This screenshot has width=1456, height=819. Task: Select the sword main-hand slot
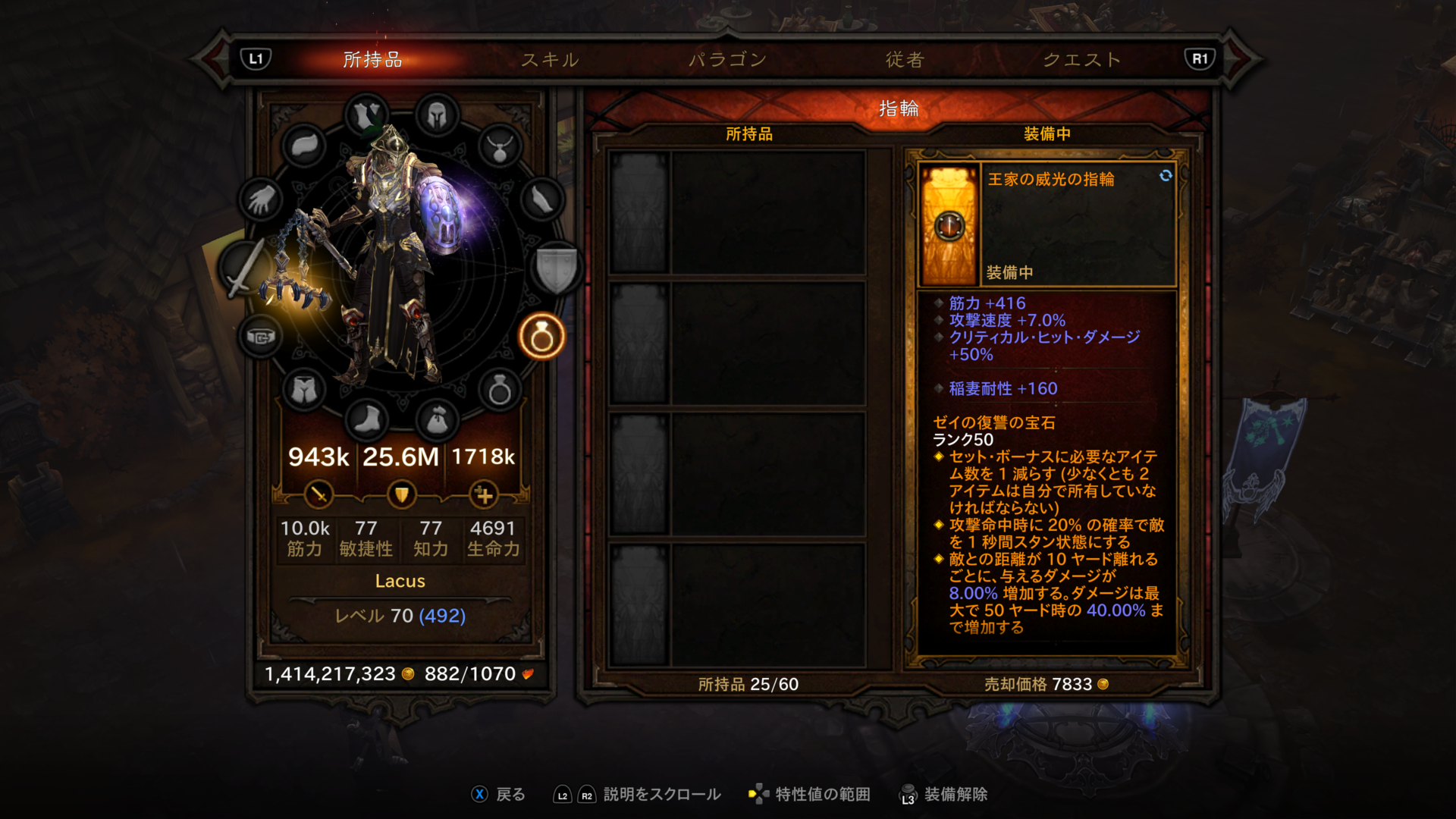tap(244, 268)
